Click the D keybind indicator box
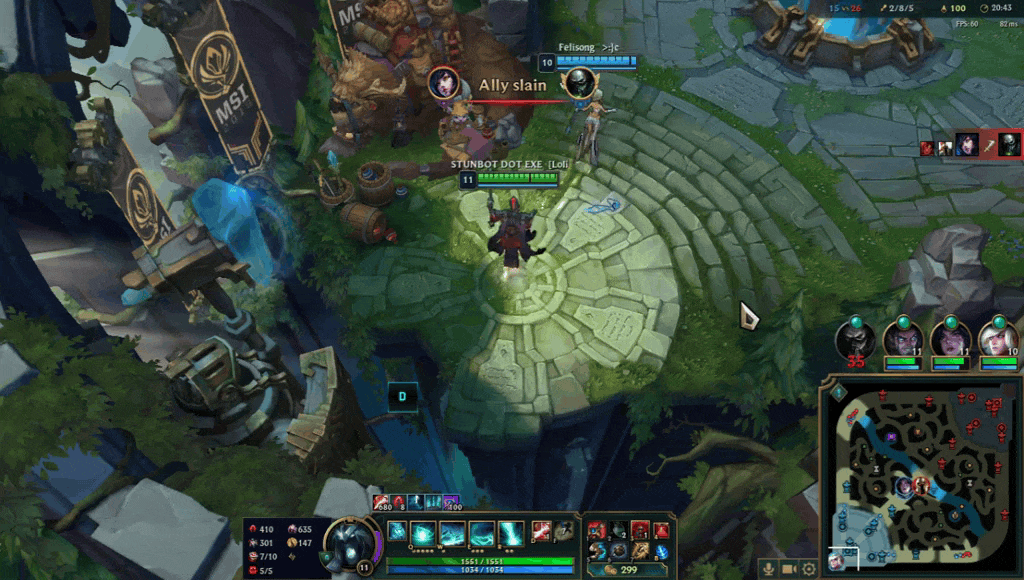The width and height of the screenshot is (1024, 580). pos(403,395)
